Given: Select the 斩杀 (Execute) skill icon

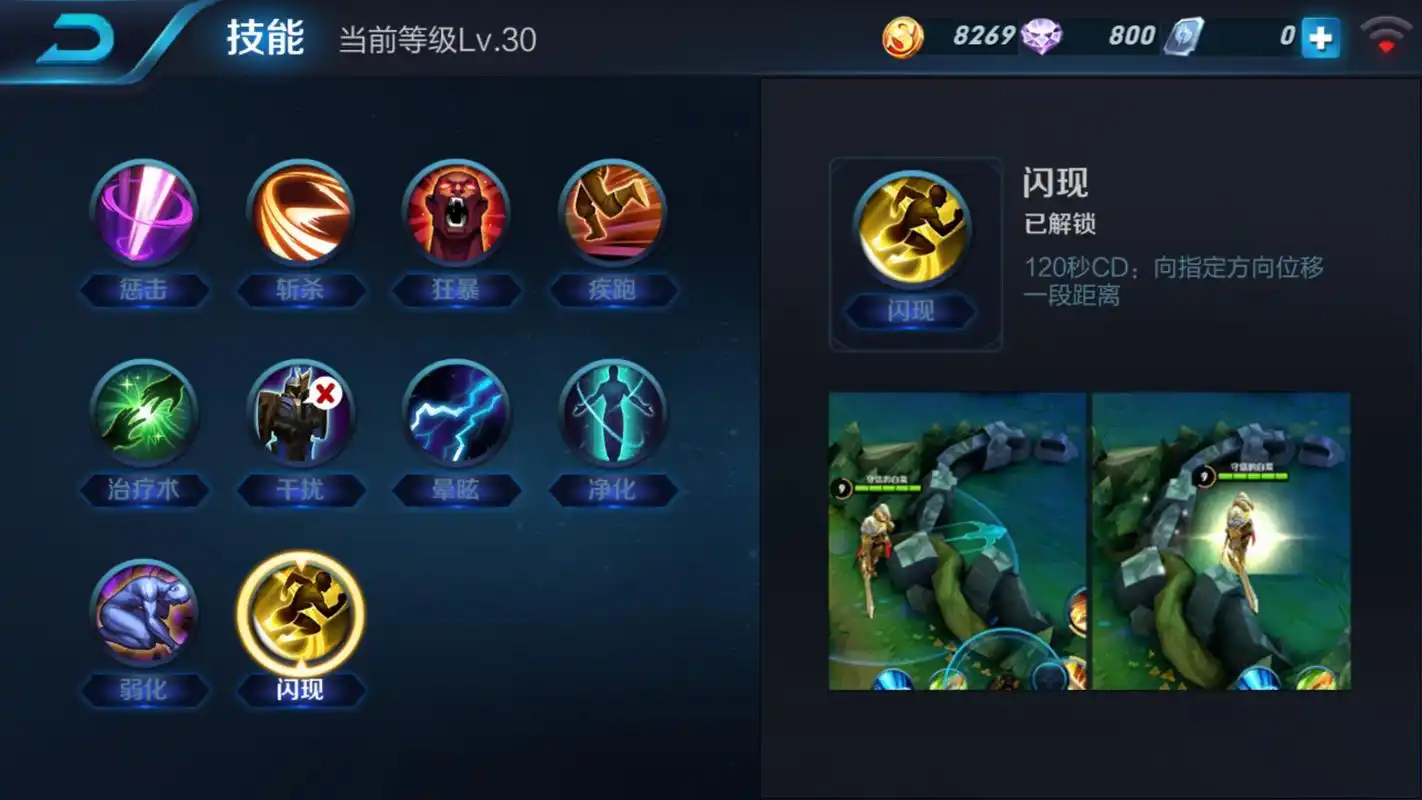Looking at the screenshot, I should 301,212.
